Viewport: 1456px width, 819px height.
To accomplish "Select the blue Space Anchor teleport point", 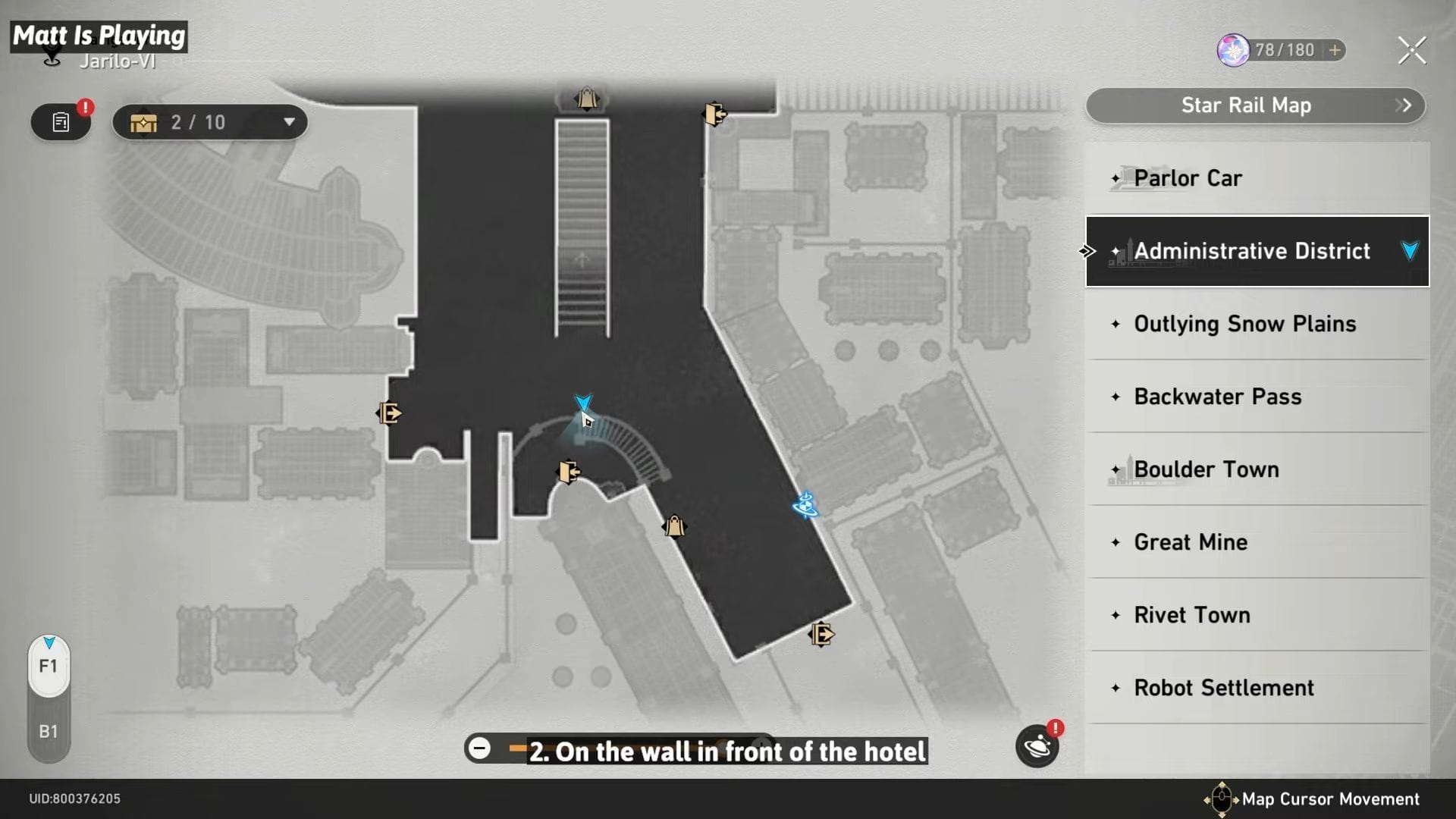I will pyautogui.click(x=806, y=507).
